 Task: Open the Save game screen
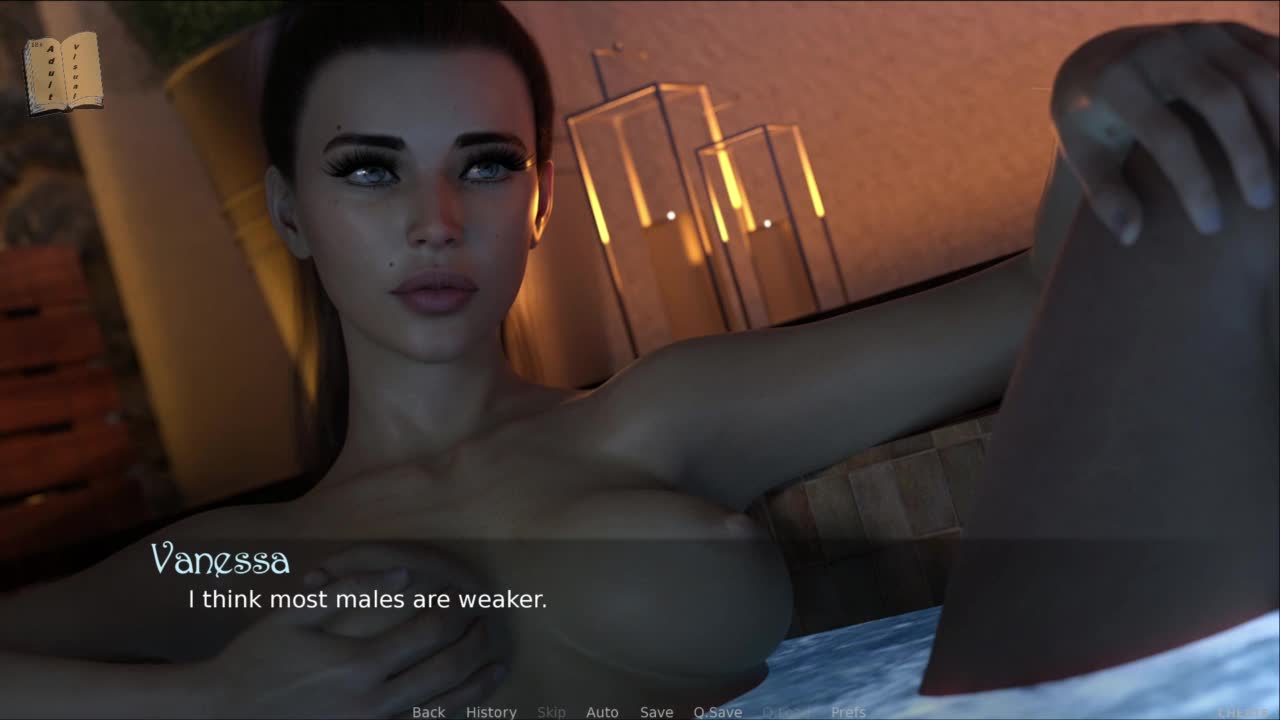(x=656, y=712)
